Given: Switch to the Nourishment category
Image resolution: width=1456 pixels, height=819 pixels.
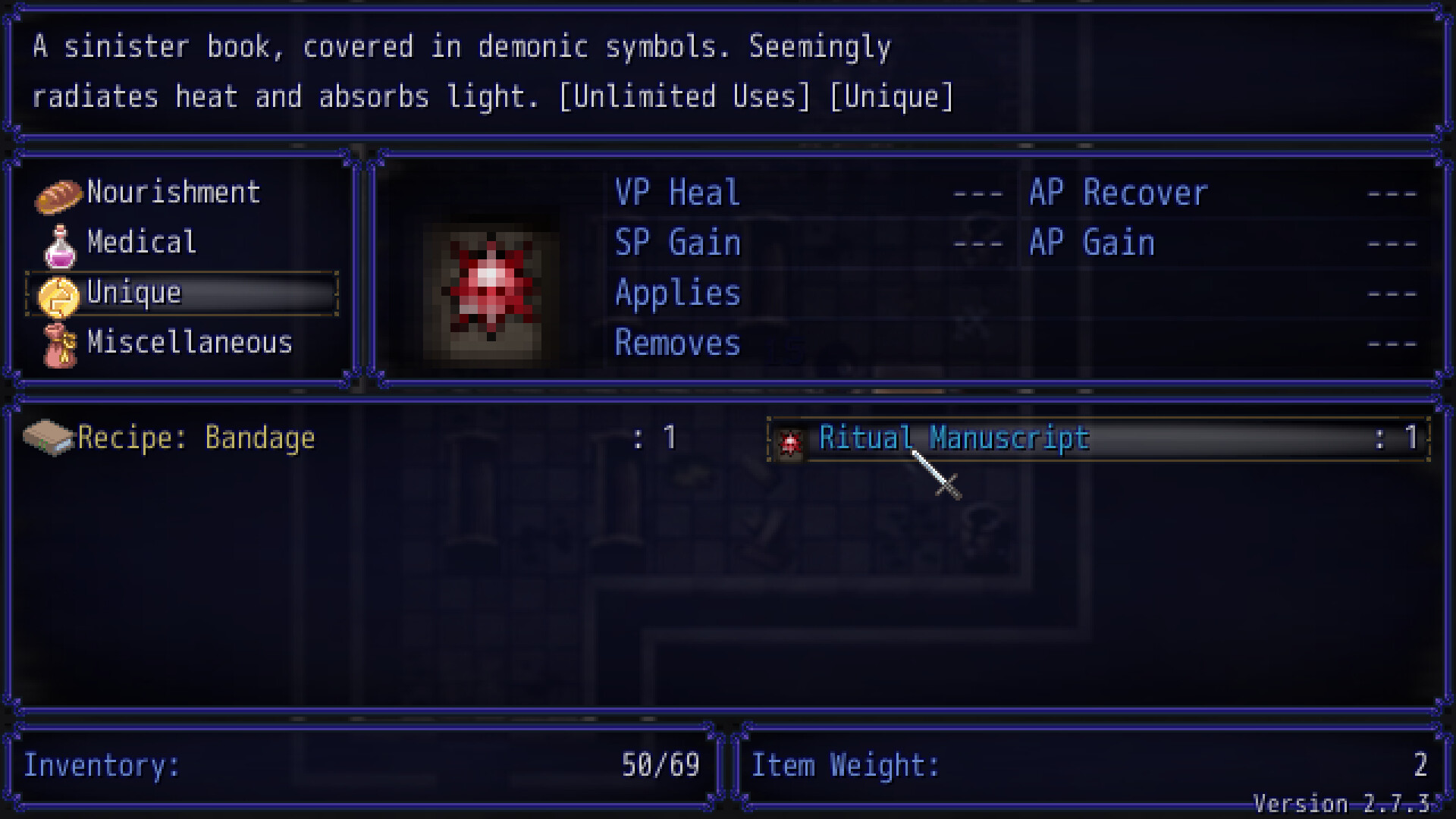Looking at the screenshot, I should click(173, 192).
